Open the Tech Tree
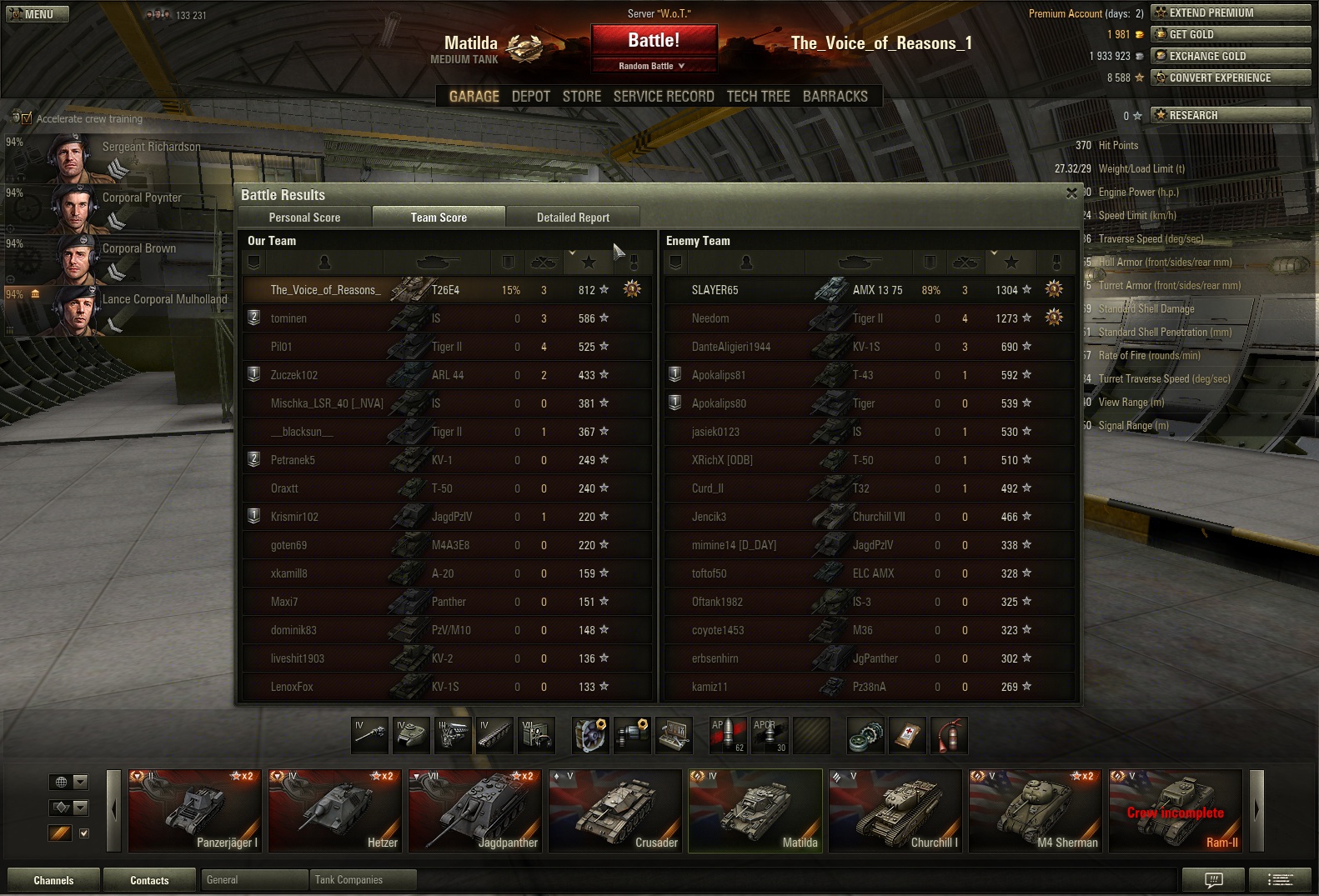 click(758, 97)
